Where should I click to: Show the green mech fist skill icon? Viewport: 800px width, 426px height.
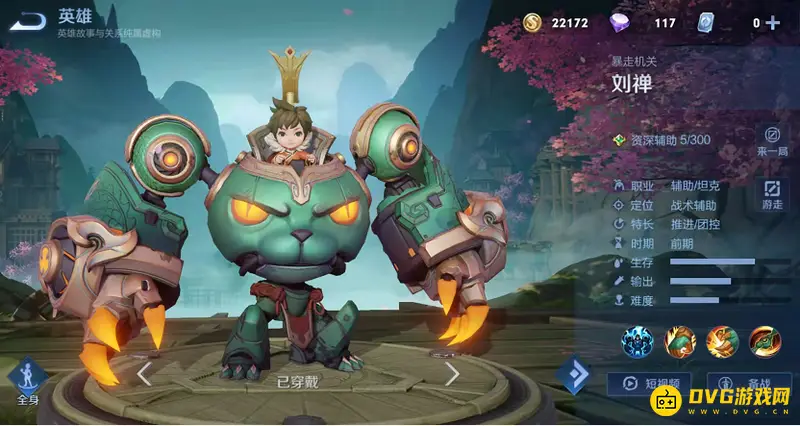[680, 342]
